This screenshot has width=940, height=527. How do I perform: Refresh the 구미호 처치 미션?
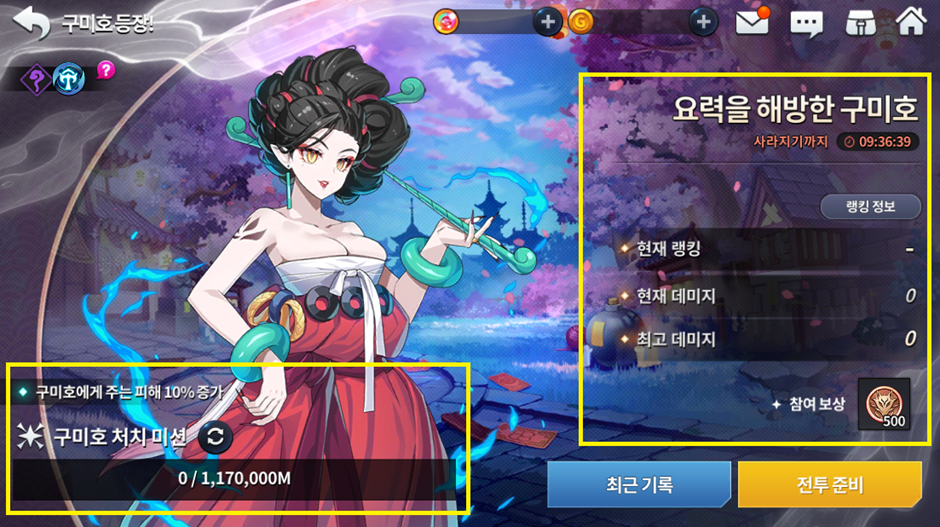point(213,437)
